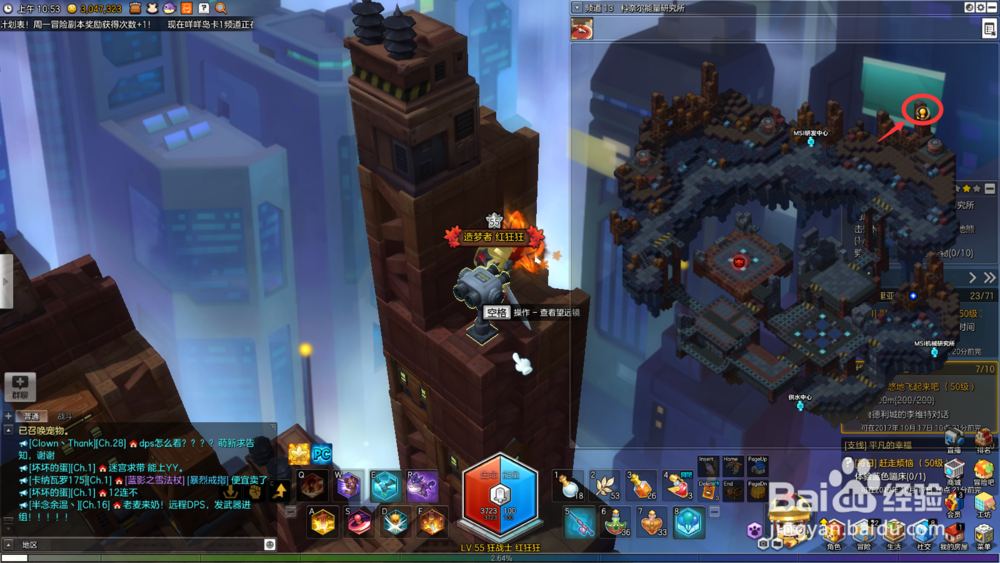
Task: Activate the fire skill bound to F
Action: [x=431, y=523]
